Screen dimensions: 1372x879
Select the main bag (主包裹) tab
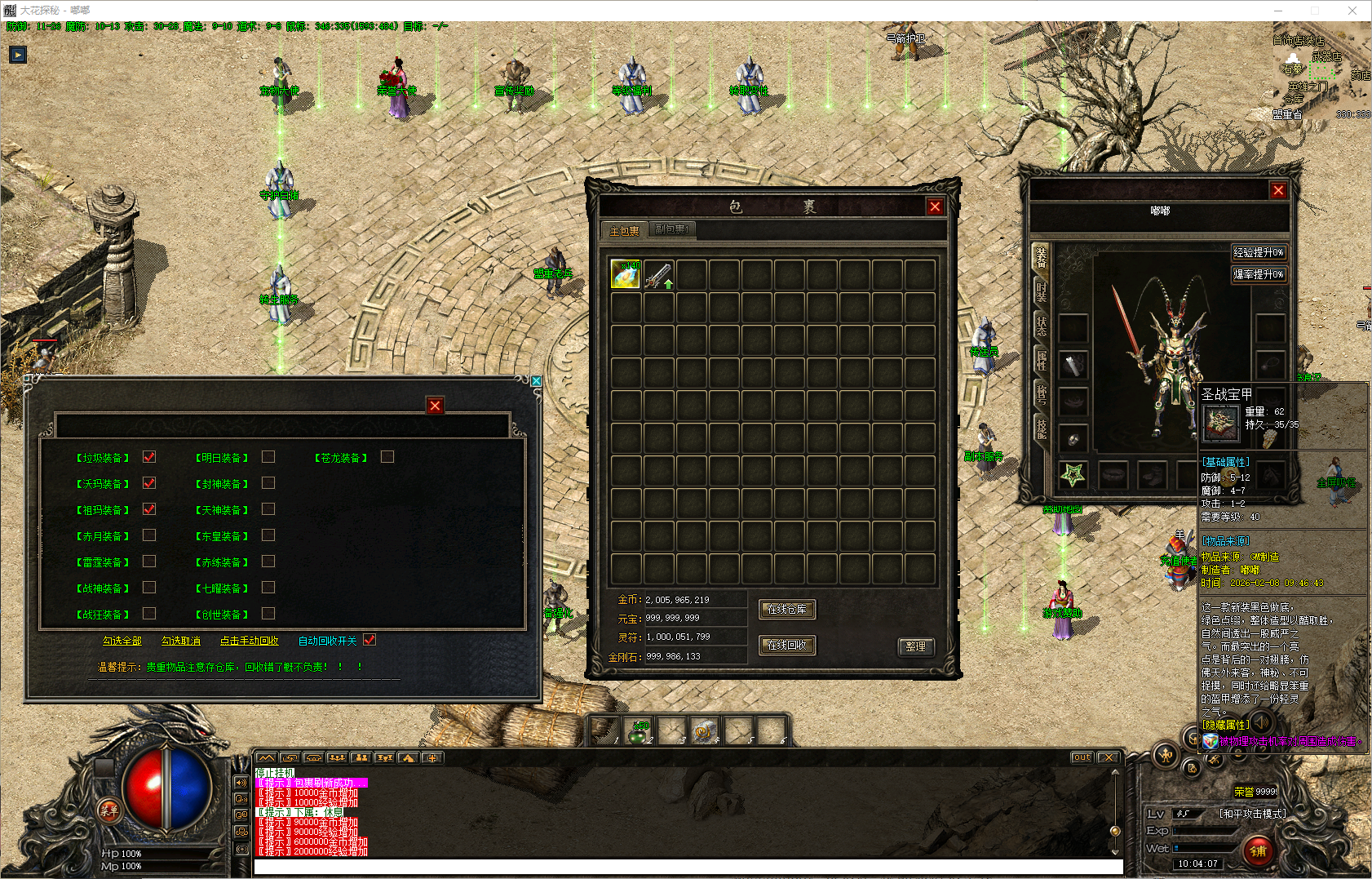point(625,231)
